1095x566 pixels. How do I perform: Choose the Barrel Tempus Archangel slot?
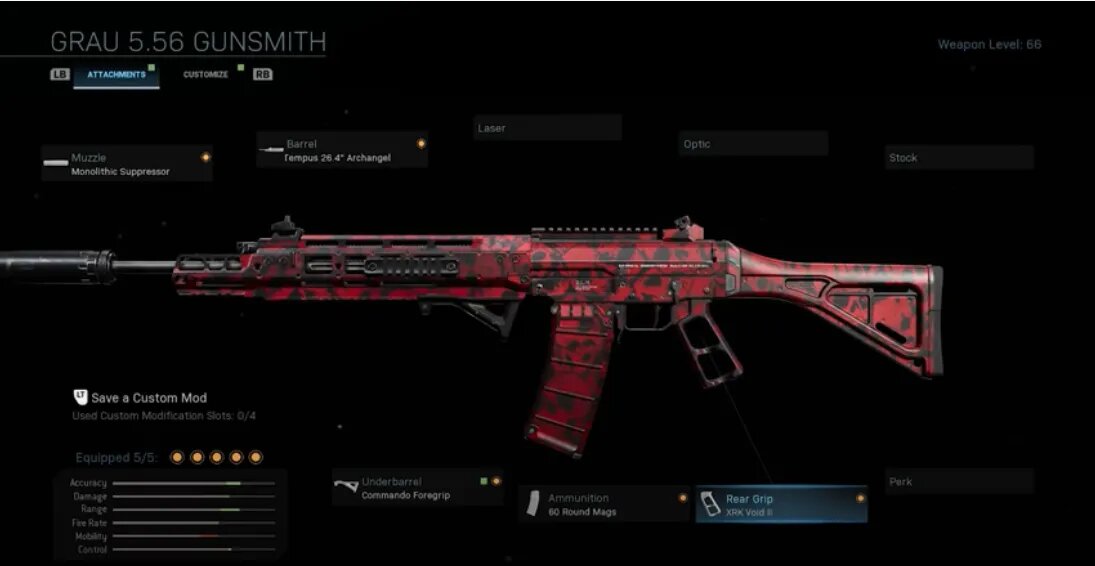click(x=342, y=150)
